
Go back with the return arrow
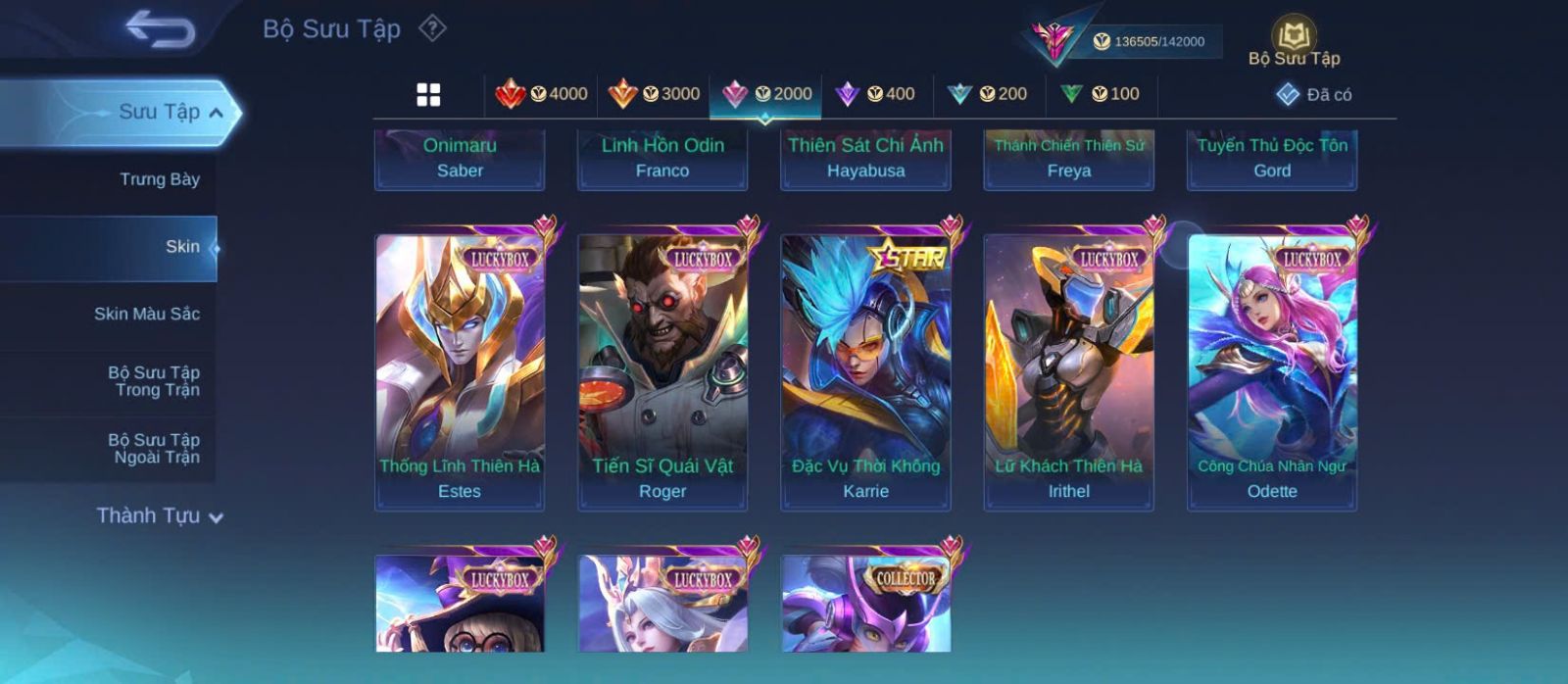160,29
